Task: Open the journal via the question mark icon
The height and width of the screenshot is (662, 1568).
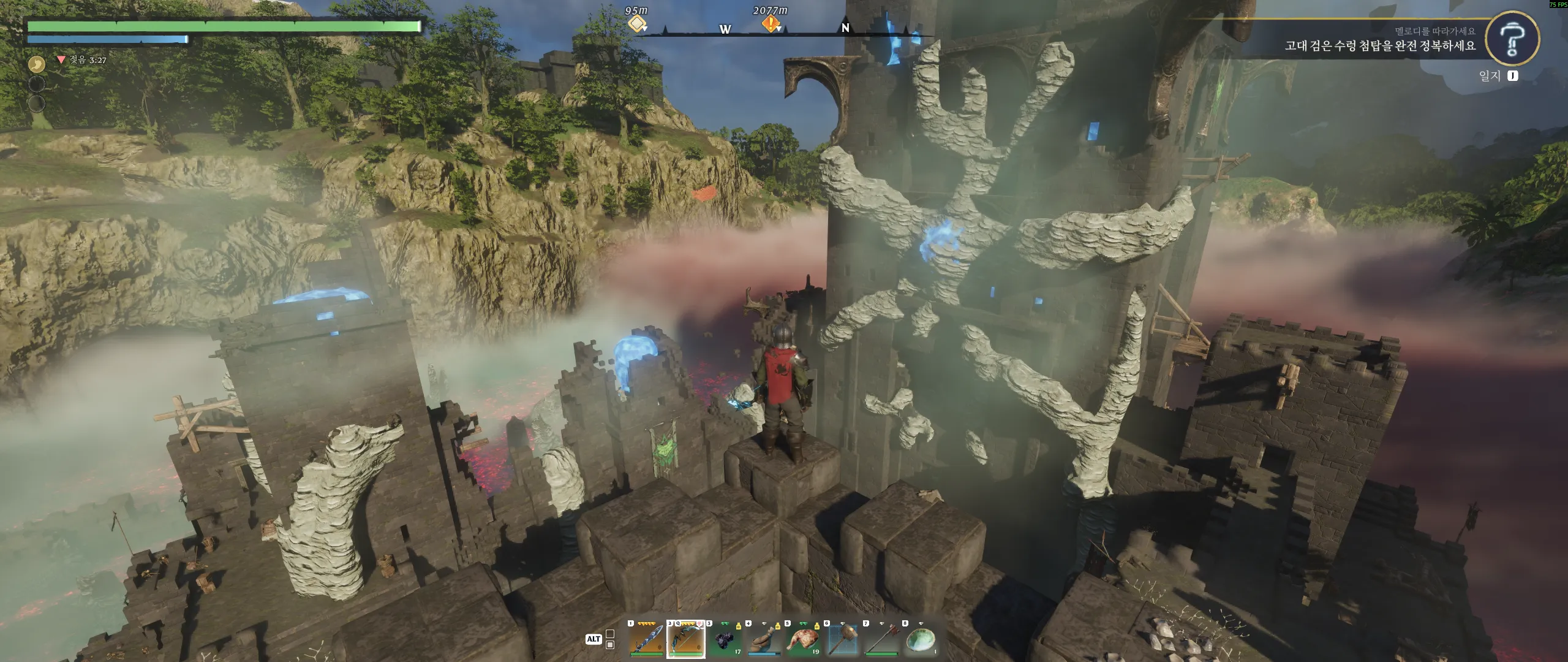Action: coord(1512,38)
